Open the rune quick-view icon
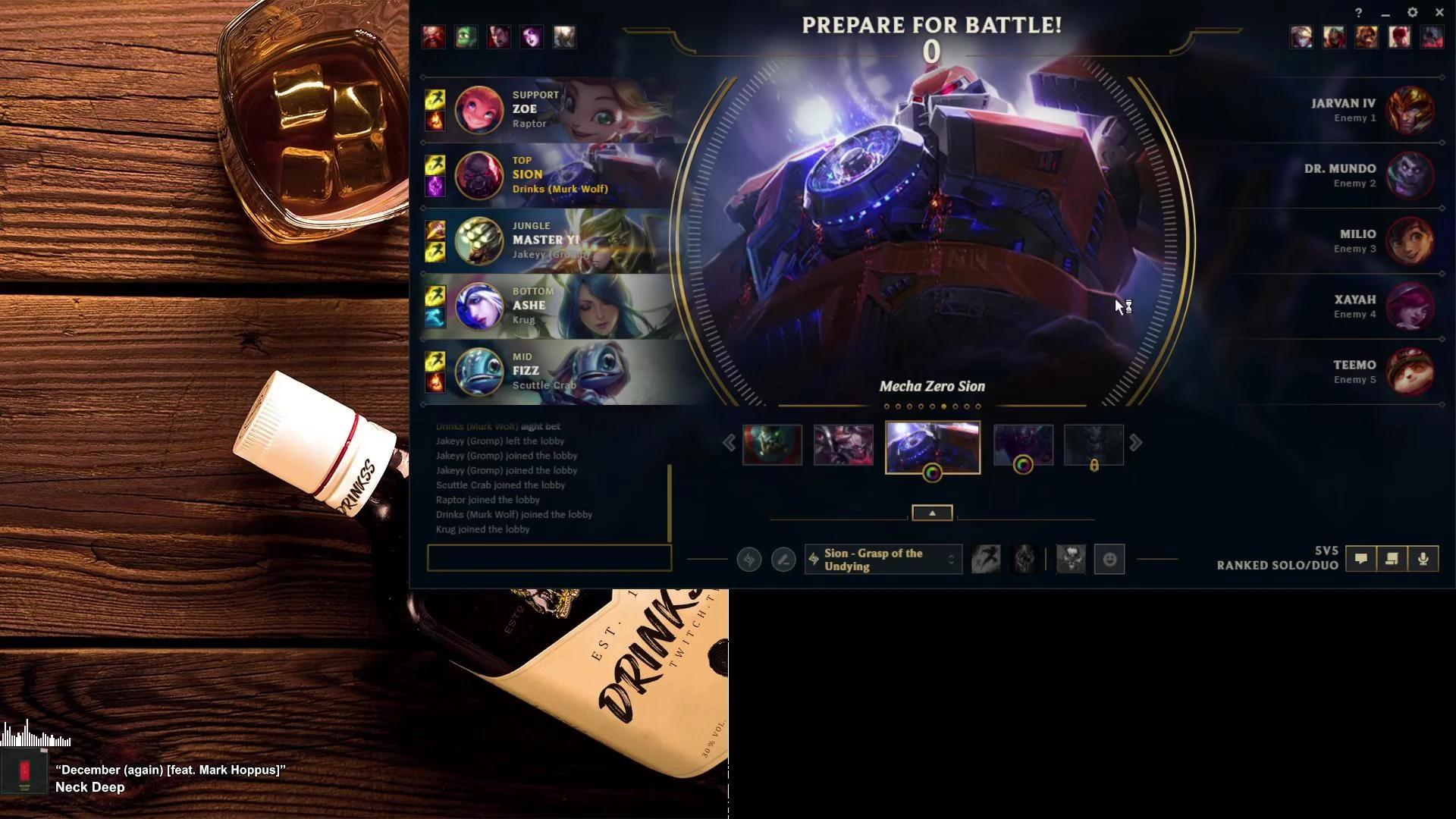 748,559
